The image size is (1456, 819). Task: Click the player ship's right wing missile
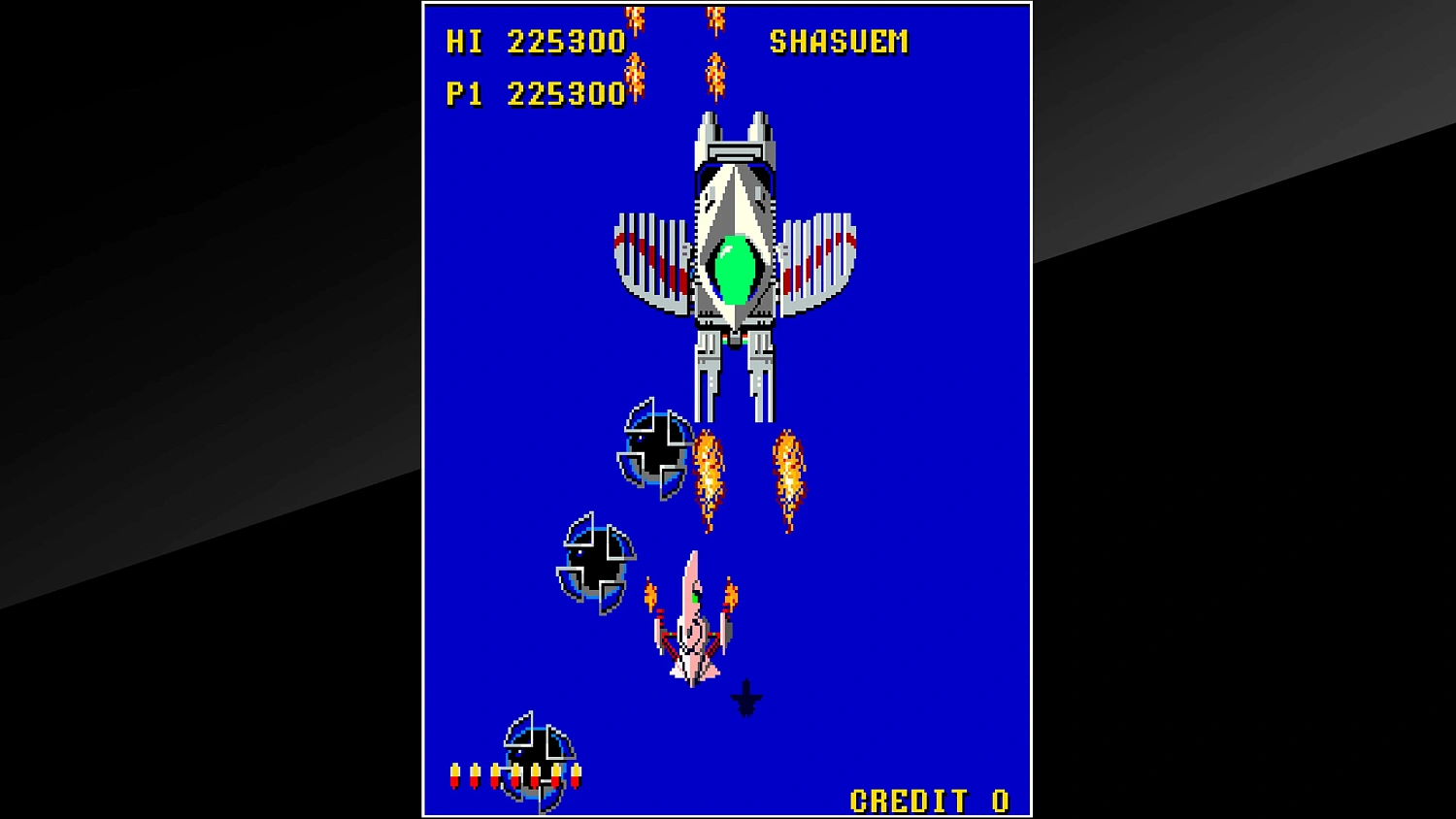pyautogui.click(x=731, y=595)
